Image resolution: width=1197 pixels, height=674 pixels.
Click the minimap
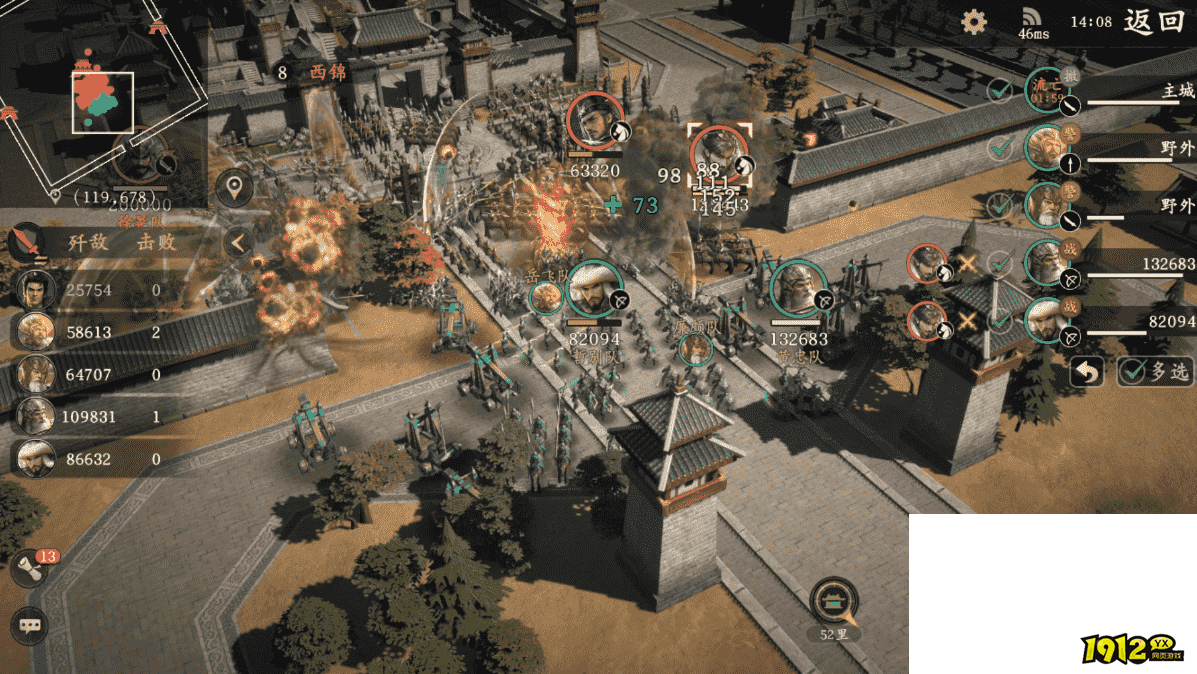[103, 102]
